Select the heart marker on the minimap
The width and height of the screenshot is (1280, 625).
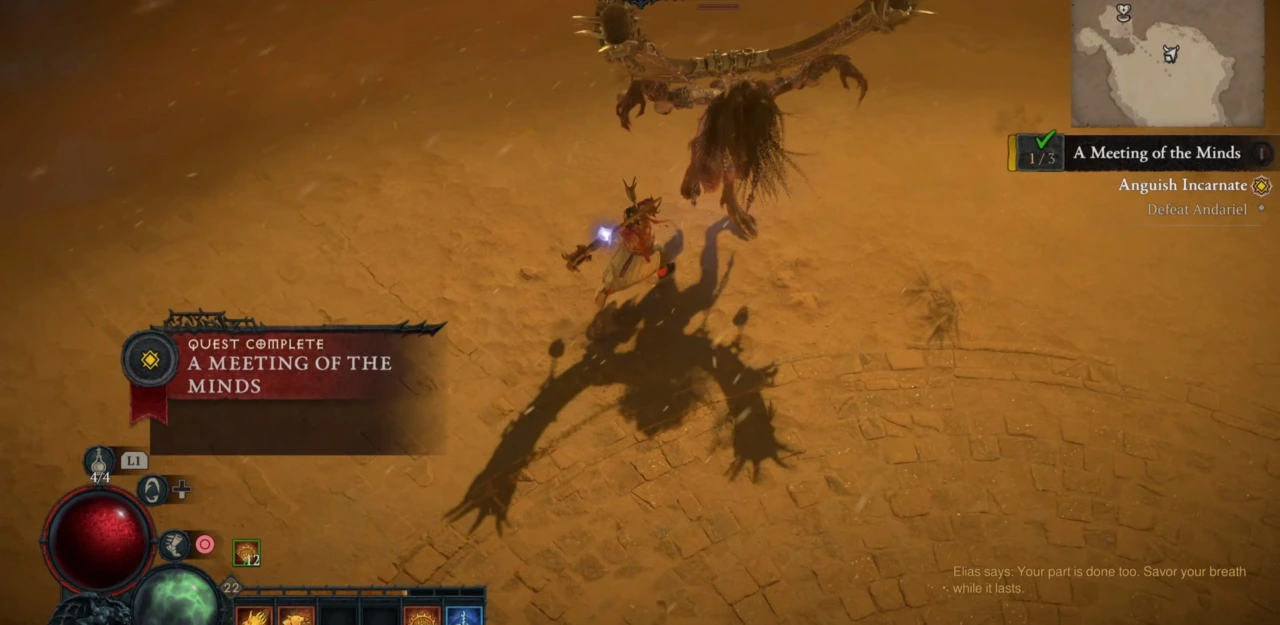tap(1124, 12)
